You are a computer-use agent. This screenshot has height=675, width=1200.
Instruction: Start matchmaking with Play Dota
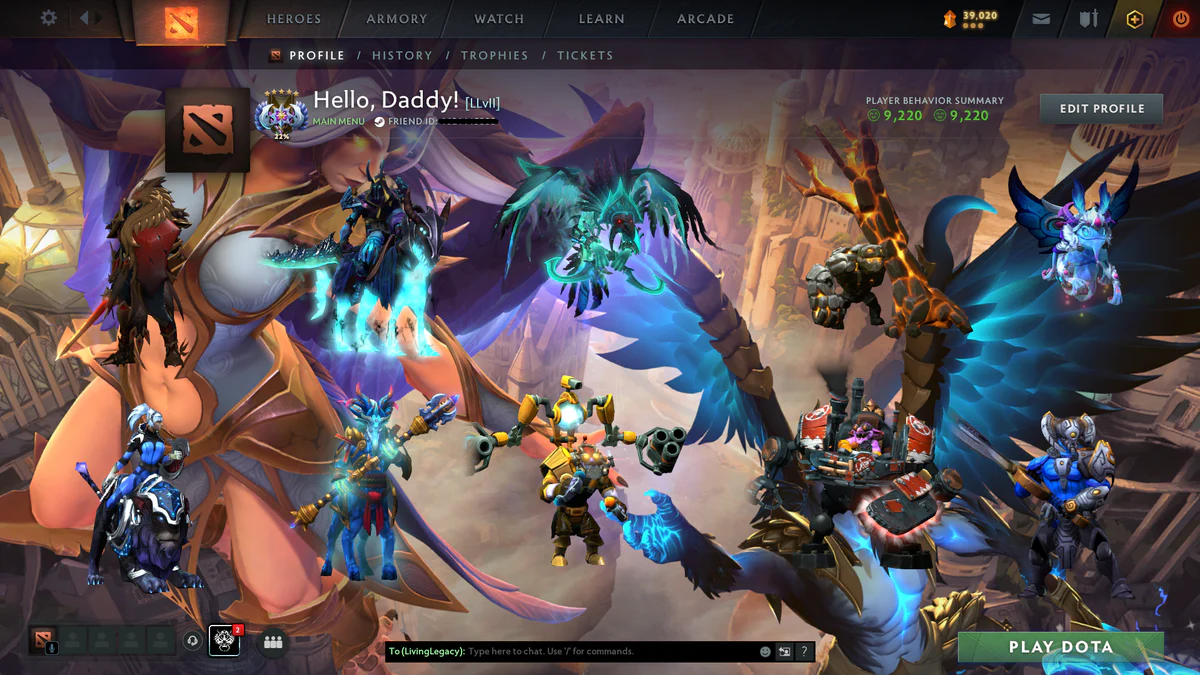tap(1060, 647)
